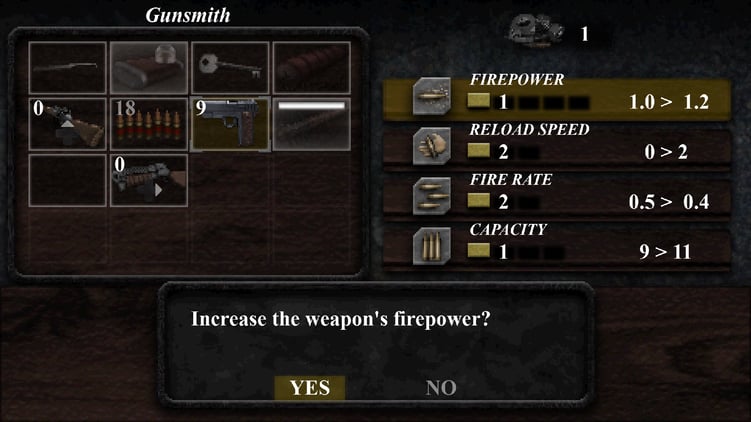Select the RELOAD SPEED upgrade row
This screenshot has height=422, width=751.
(x=564, y=143)
